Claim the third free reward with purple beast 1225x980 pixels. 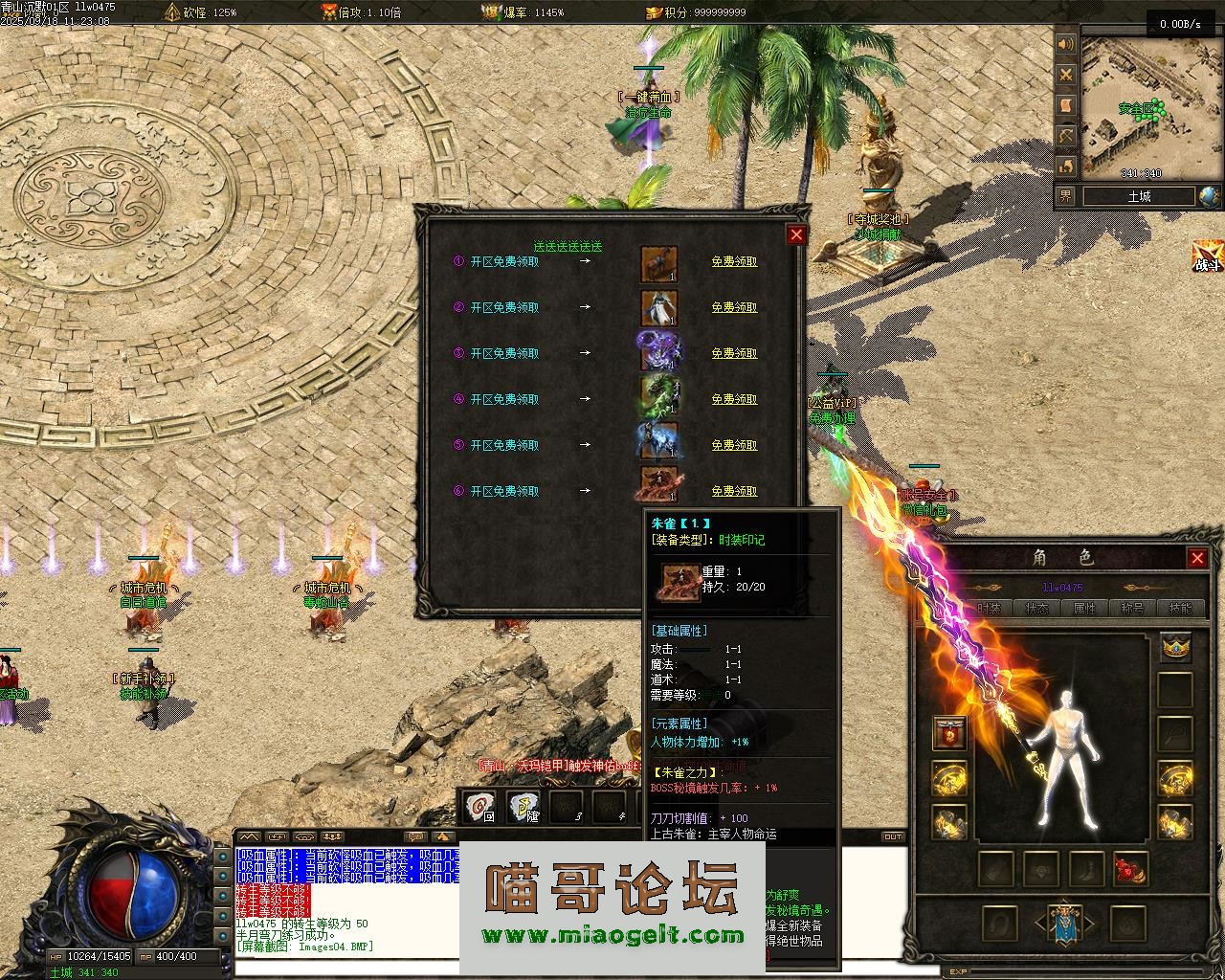pos(734,353)
